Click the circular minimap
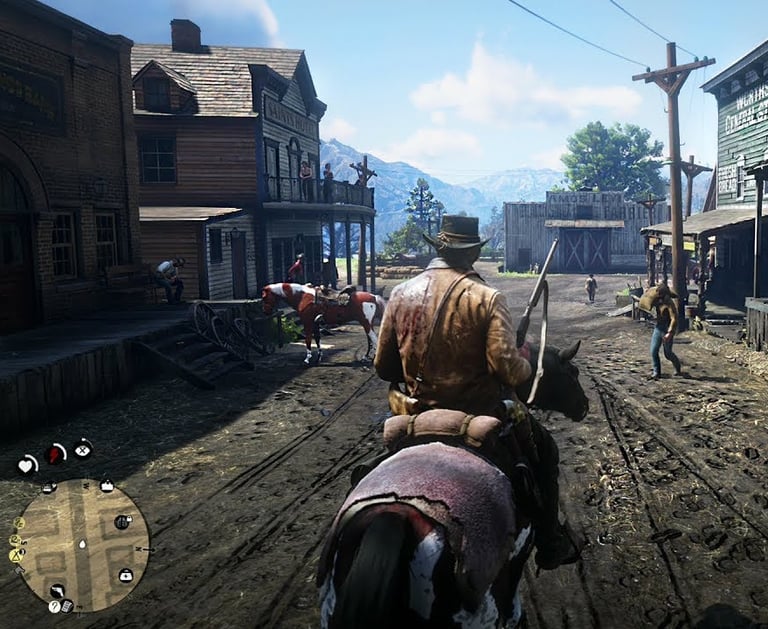Image resolution: width=768 pixels, height=629 pixels. (82, 545)
